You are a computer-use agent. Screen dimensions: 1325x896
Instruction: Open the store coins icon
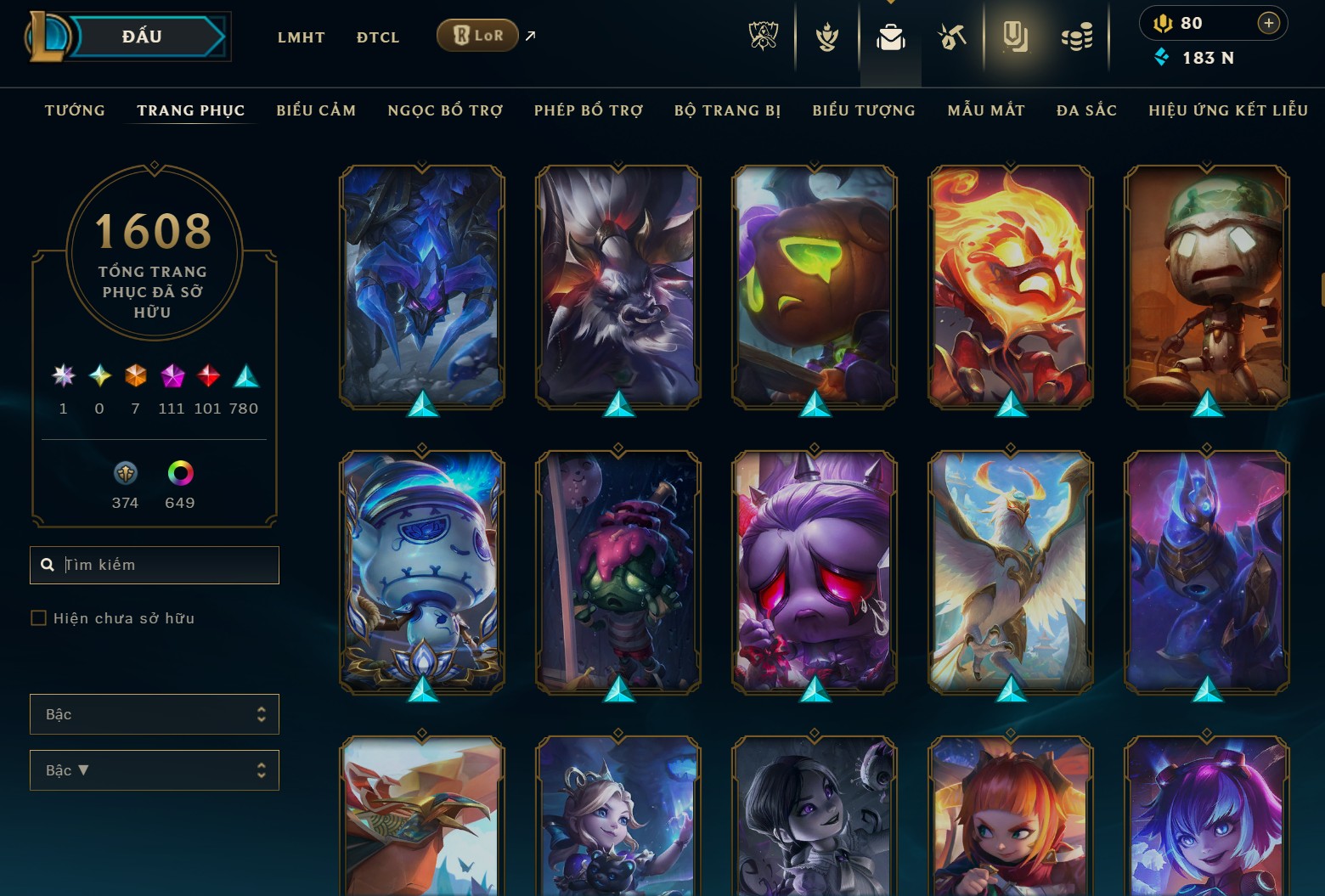[x=1077, y=37]
